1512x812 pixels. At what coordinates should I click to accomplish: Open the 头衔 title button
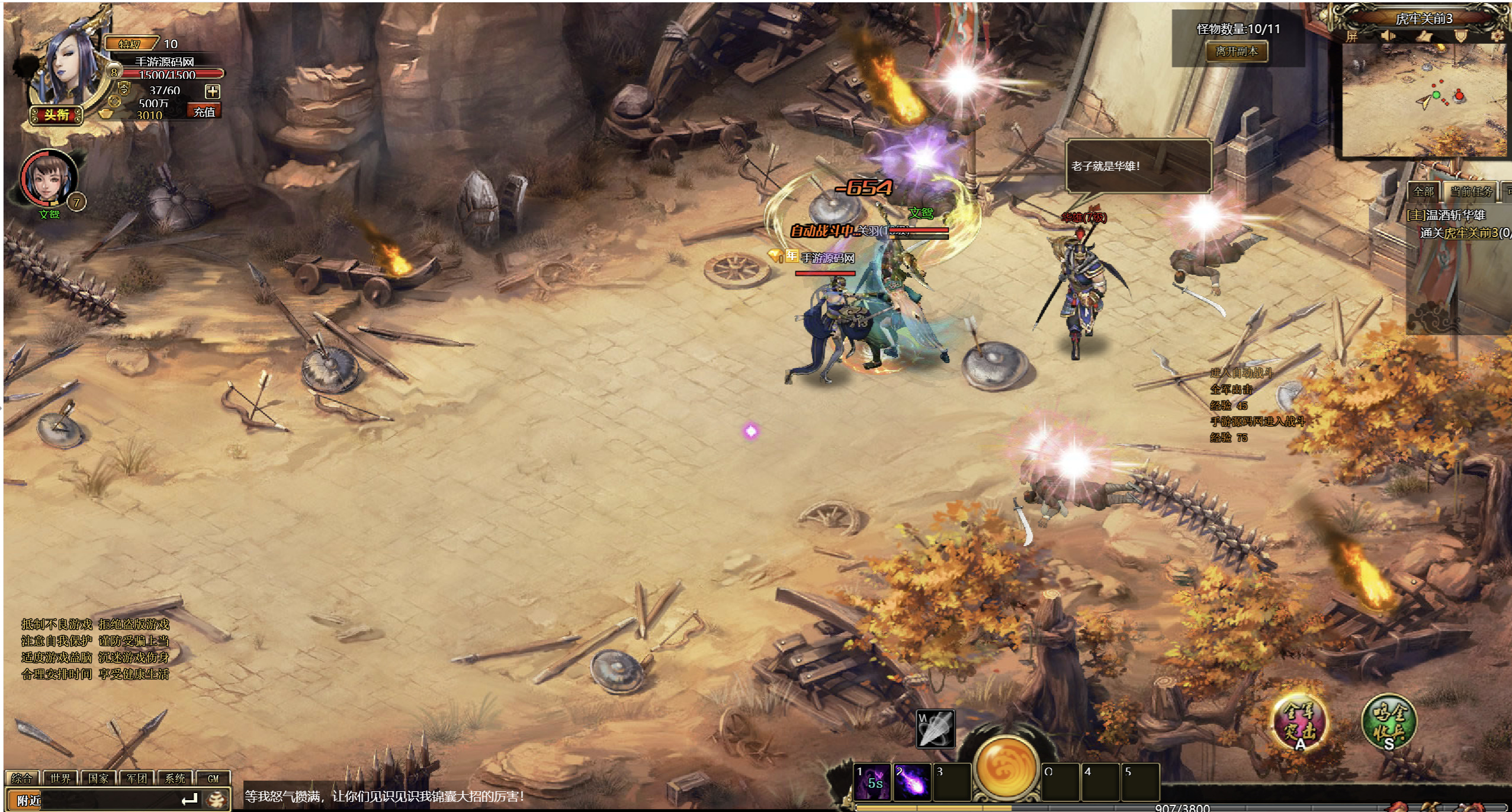tap(57, 114)
